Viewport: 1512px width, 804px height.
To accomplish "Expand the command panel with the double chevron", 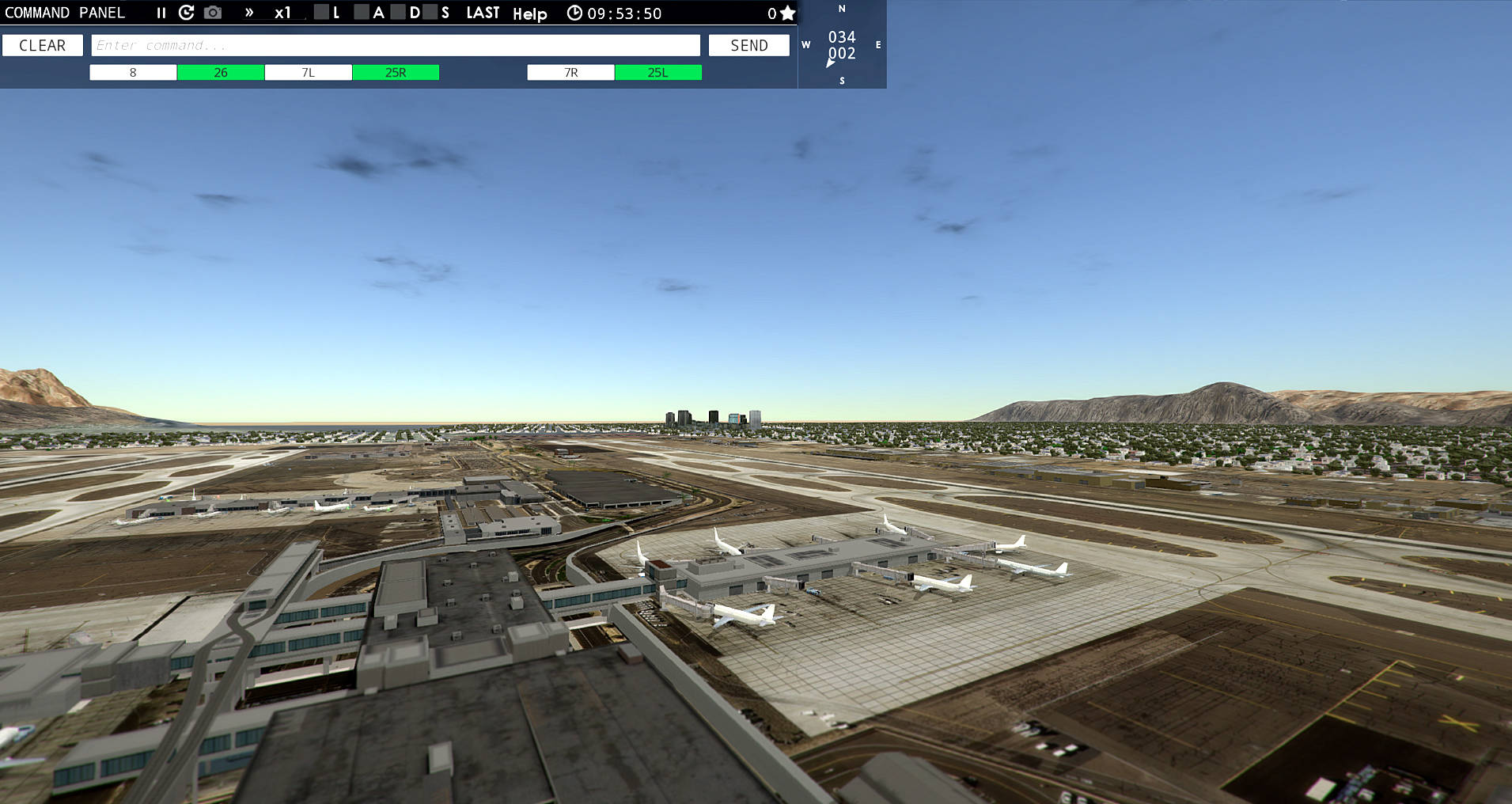I will (x=249, y=13).
